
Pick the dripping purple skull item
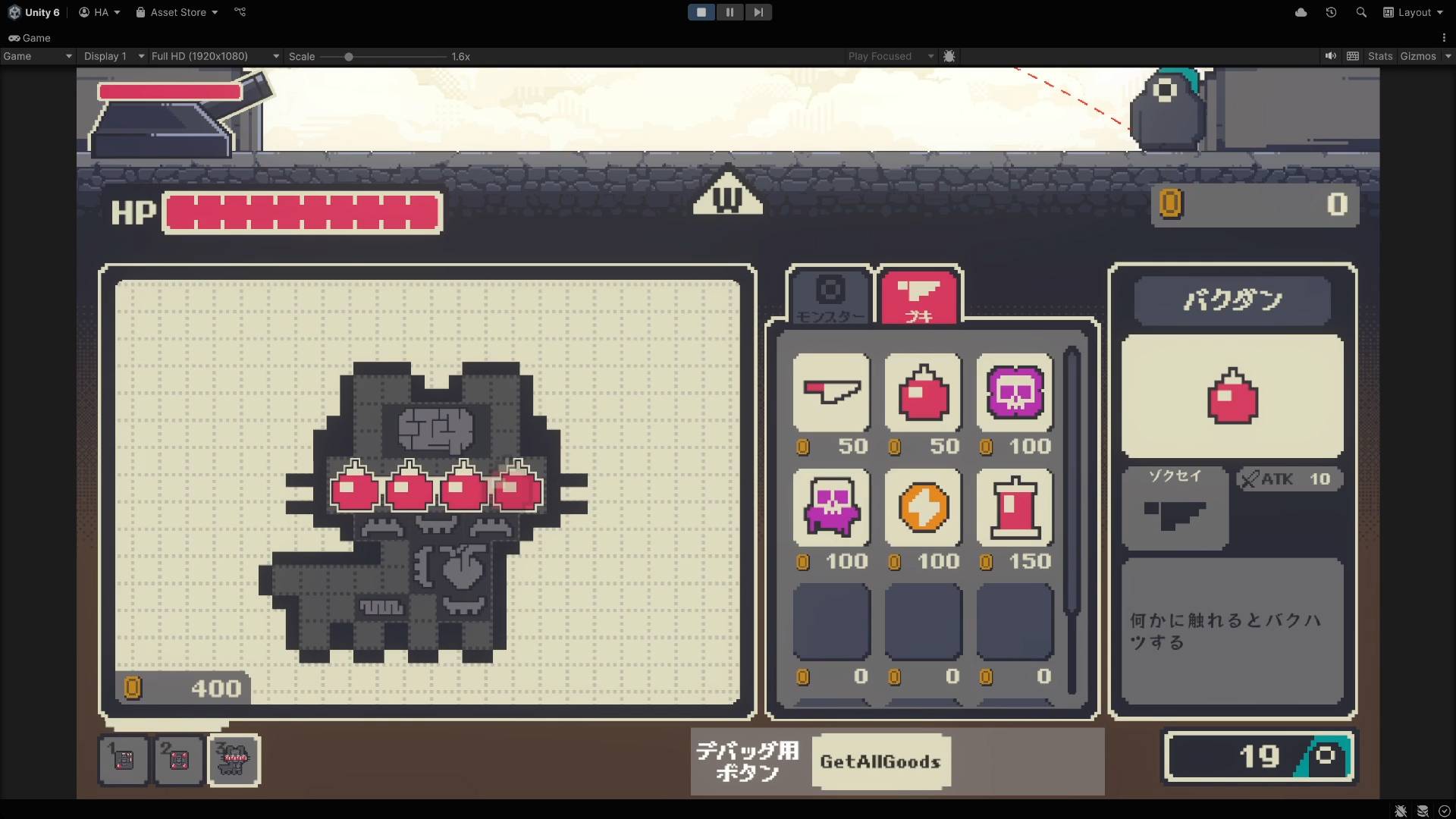click(x=831, y=507)
